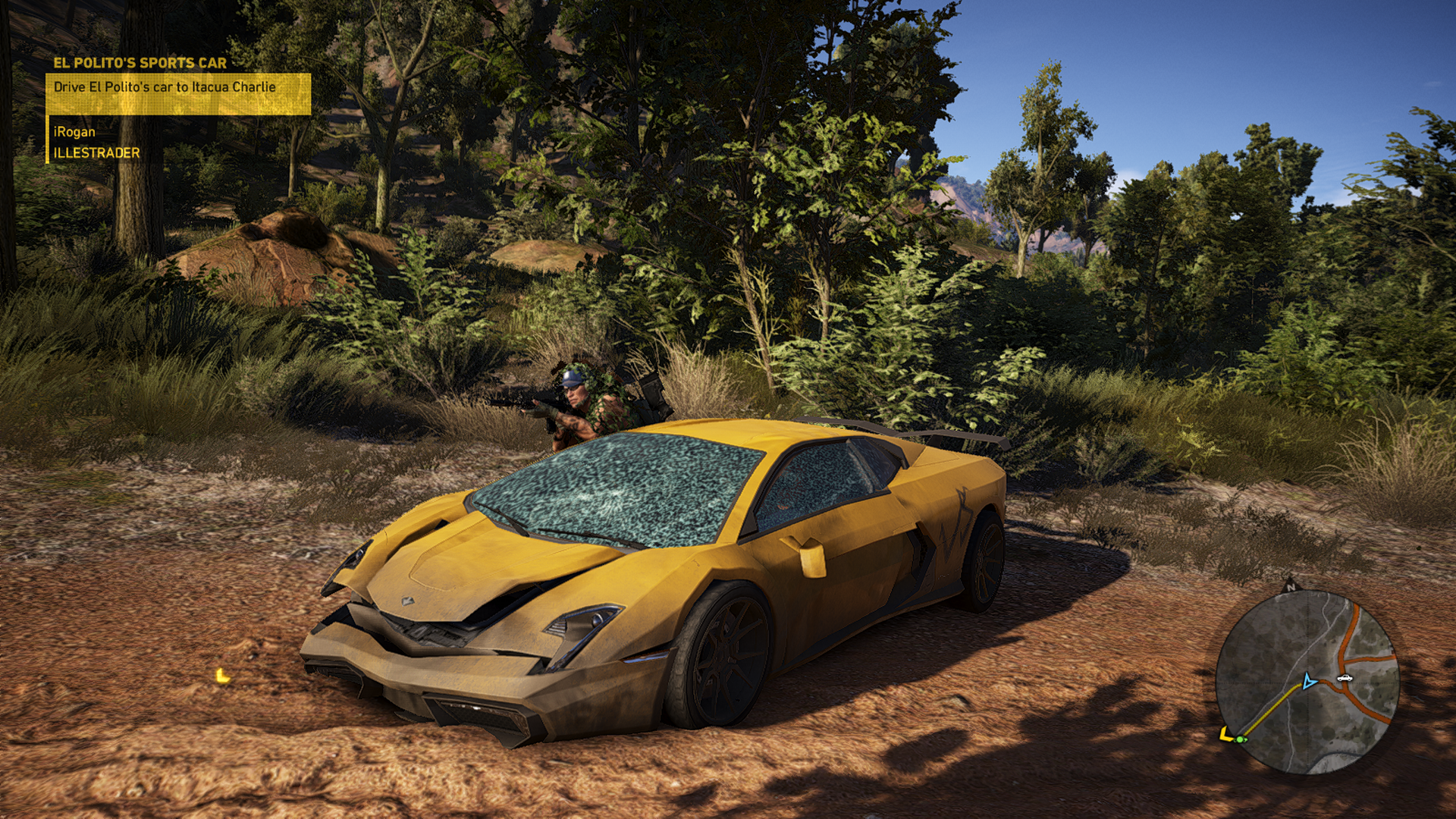Select squad member iRogan
This screenshot has width=1456, height=819.
74,132
